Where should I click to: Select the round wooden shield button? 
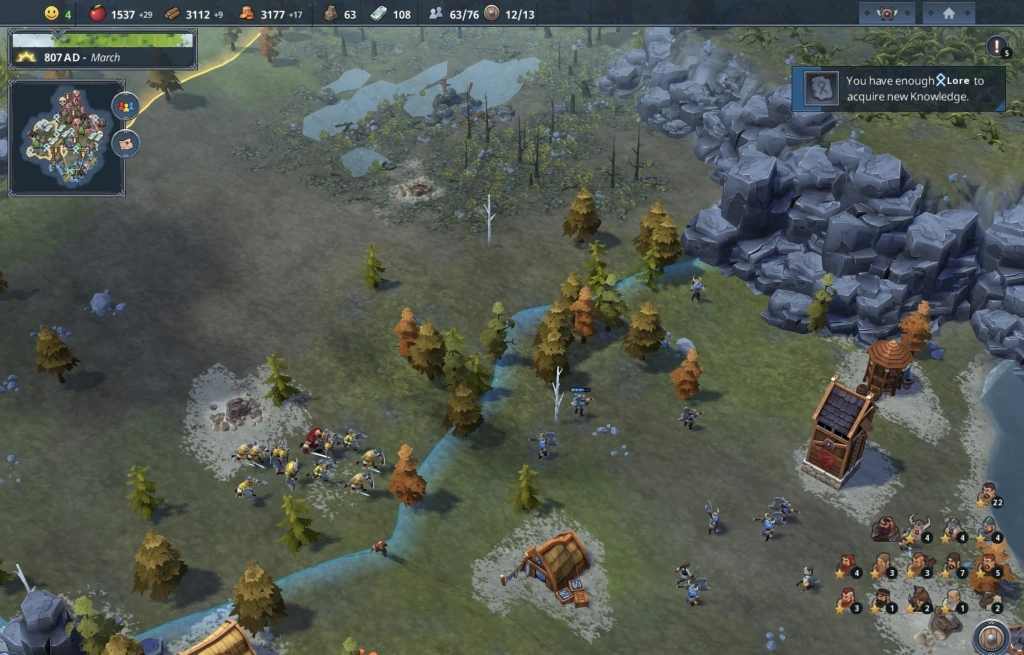click(x=989, y=638)
